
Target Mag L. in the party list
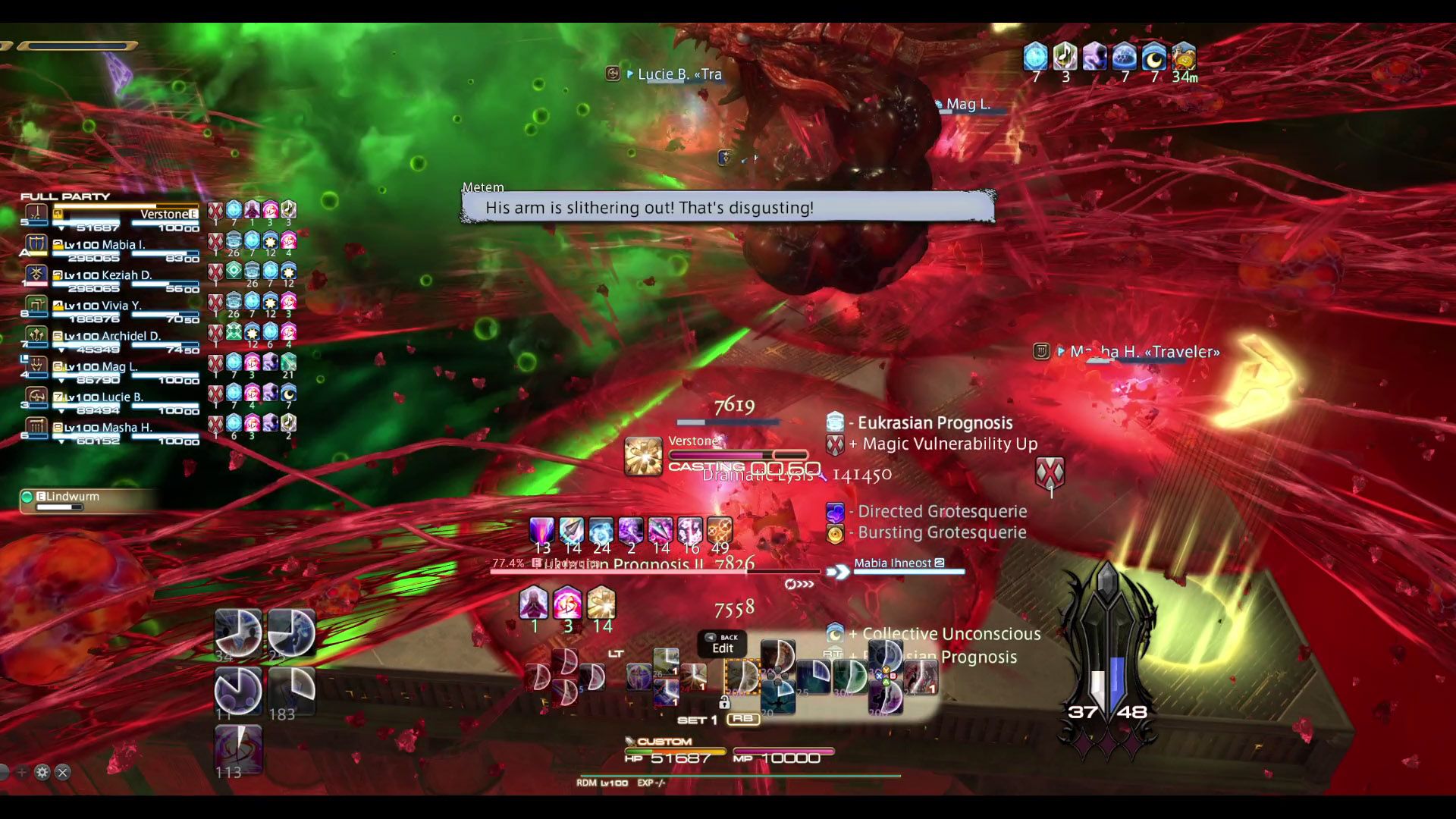click(119, 366)
